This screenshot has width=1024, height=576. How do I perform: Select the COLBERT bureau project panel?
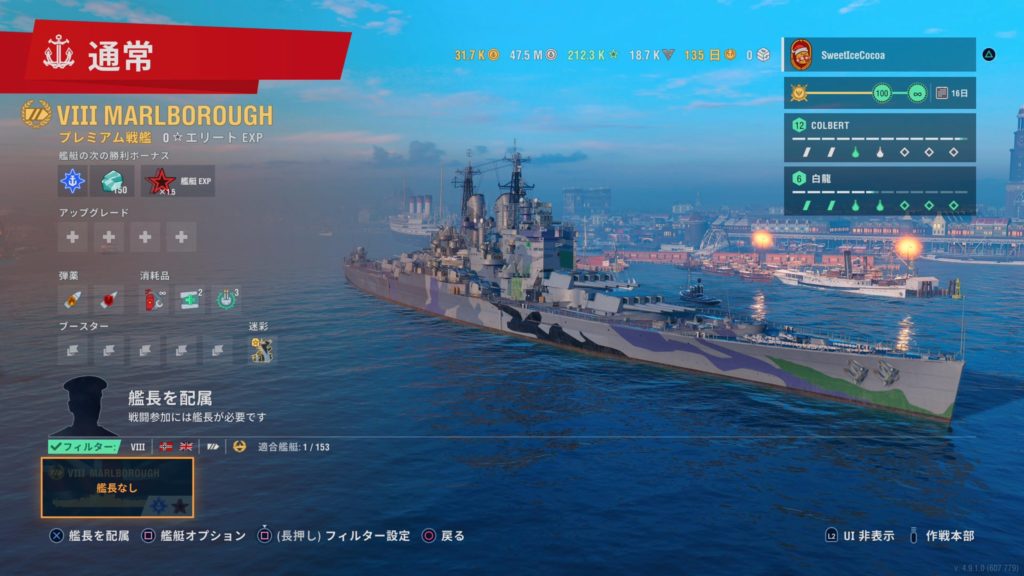click(878, 139)
